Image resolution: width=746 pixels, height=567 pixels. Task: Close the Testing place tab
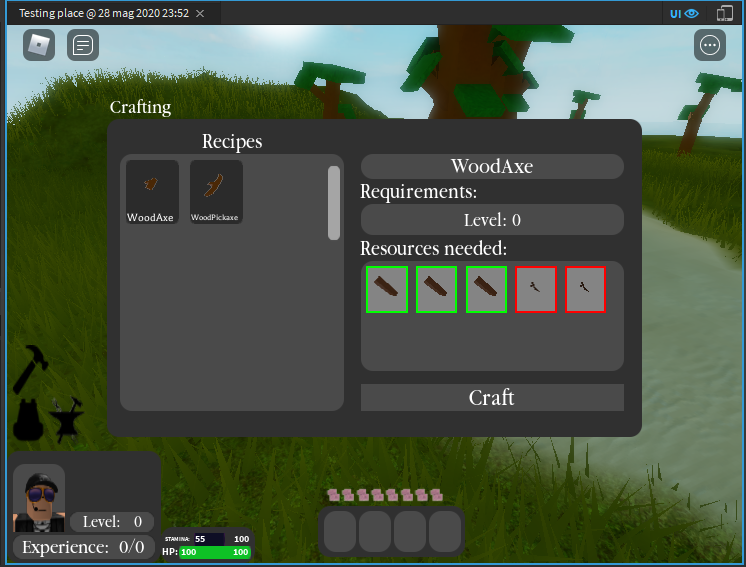[200, 13]
